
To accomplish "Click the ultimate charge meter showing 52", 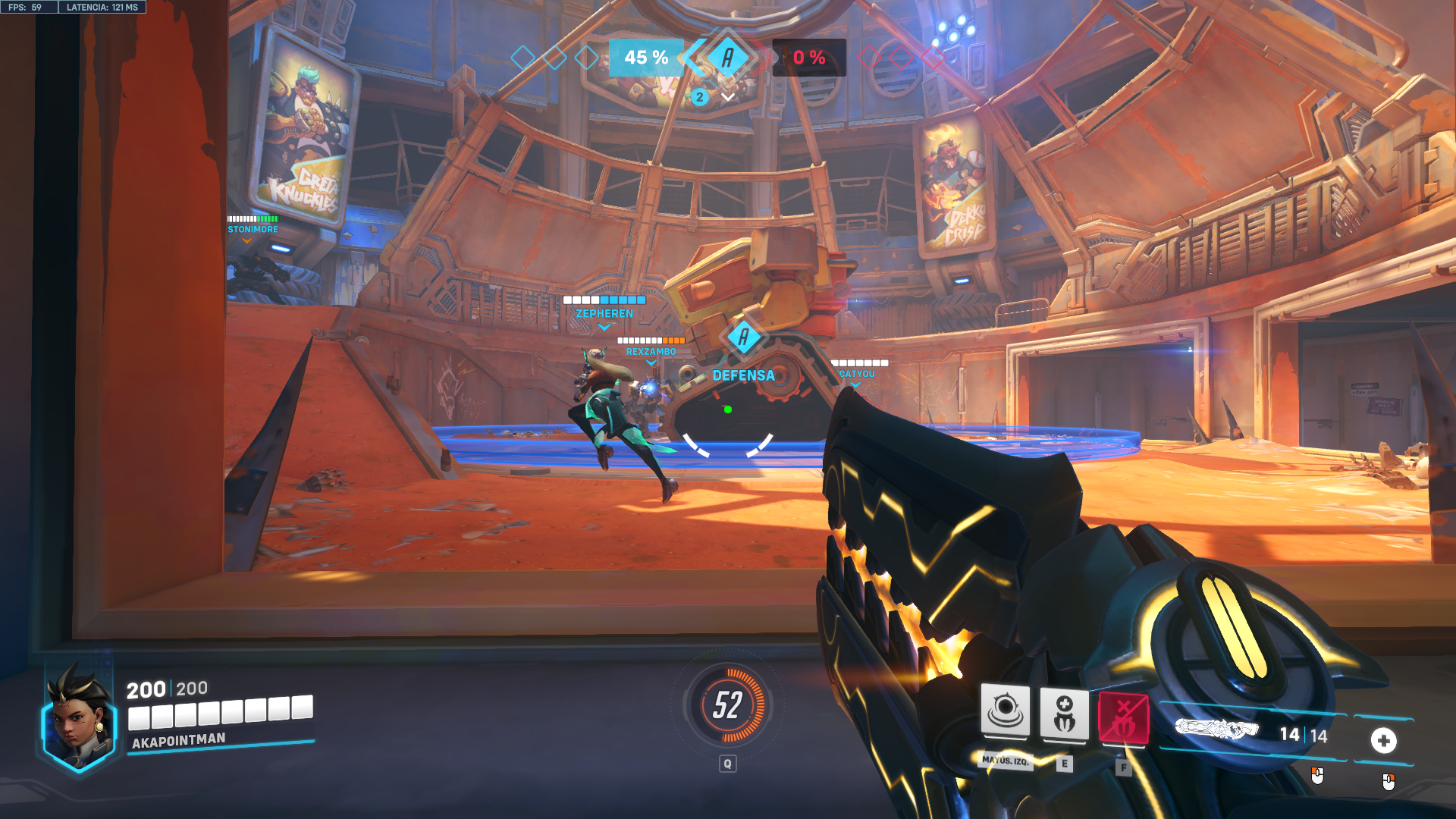I will point(727,705).
